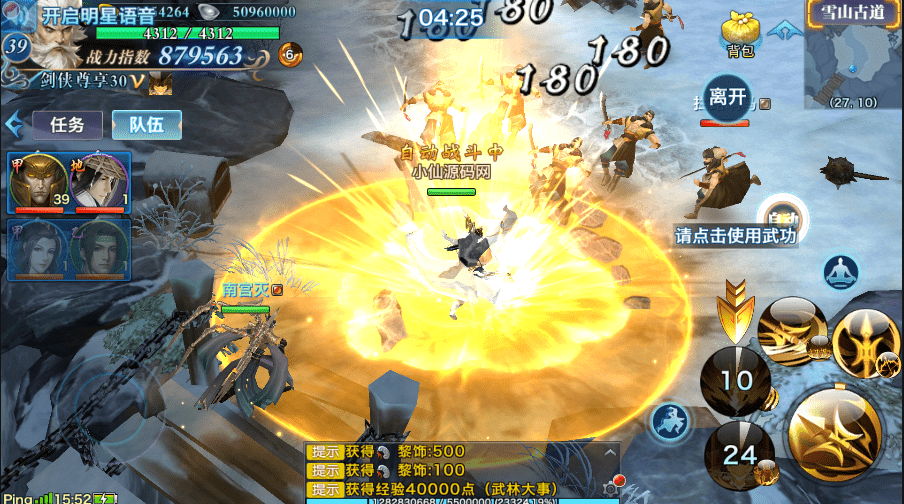Open the 雪山古道 minimap
The height and width of the screenshot is (504, 904).
(848, 58)
